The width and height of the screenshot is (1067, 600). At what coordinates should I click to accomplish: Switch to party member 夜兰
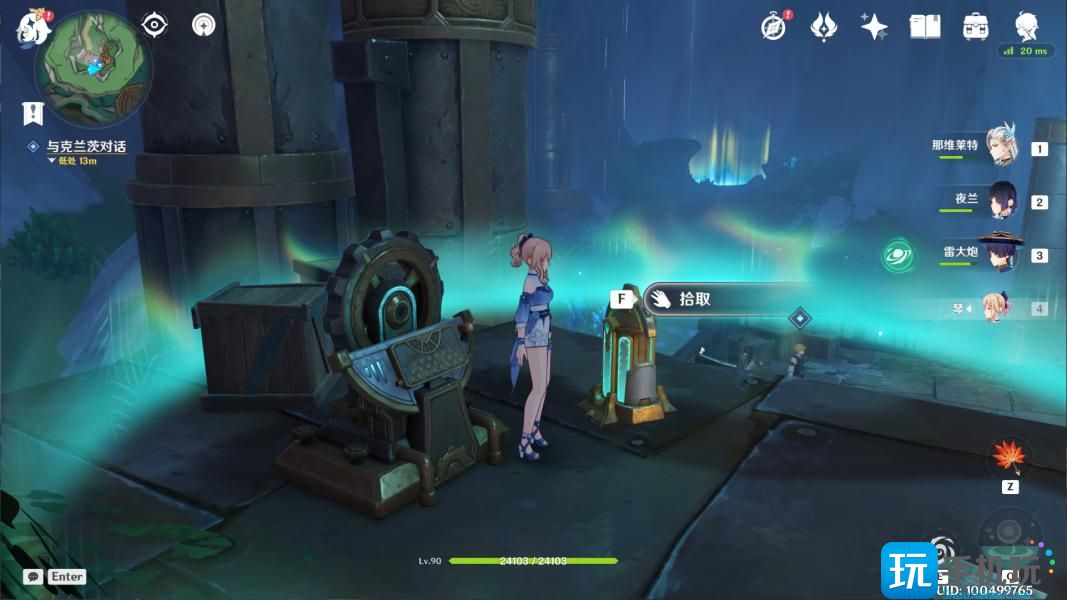1002,201
